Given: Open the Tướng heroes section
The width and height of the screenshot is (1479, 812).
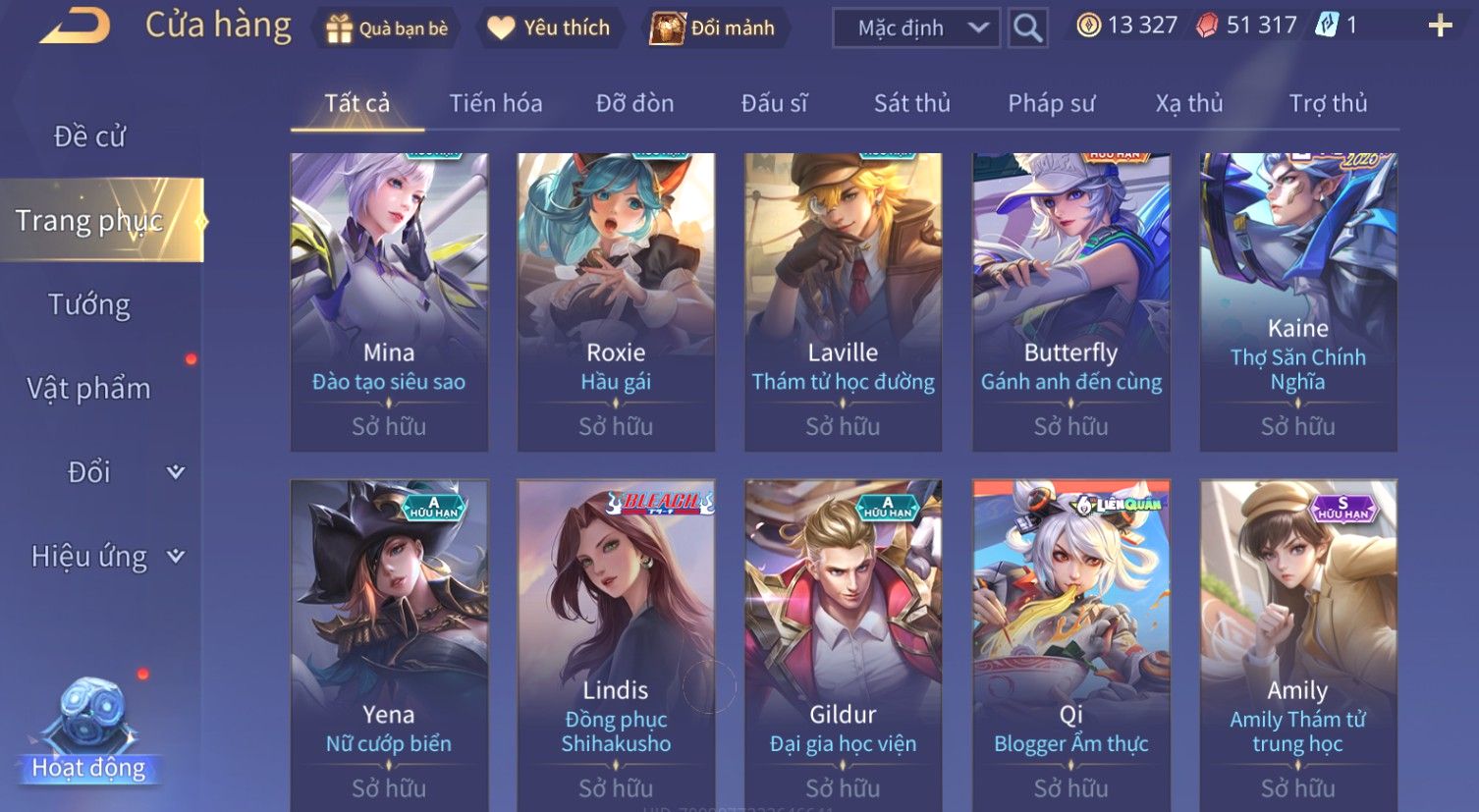Looking at the screenshot, I should pos(89,304).
